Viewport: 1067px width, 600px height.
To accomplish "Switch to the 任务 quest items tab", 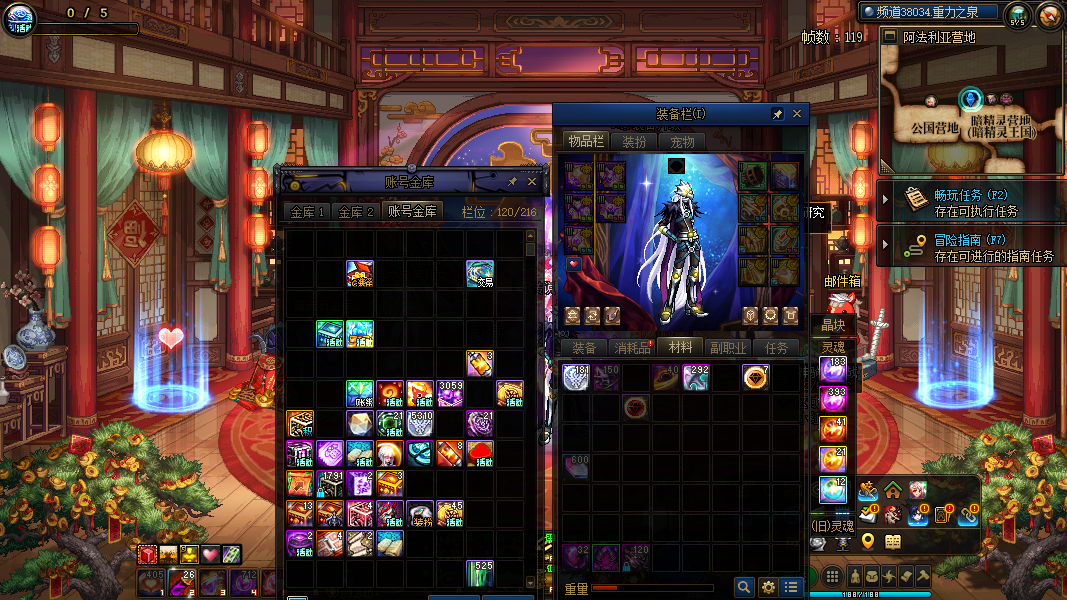I will point(776,348).
